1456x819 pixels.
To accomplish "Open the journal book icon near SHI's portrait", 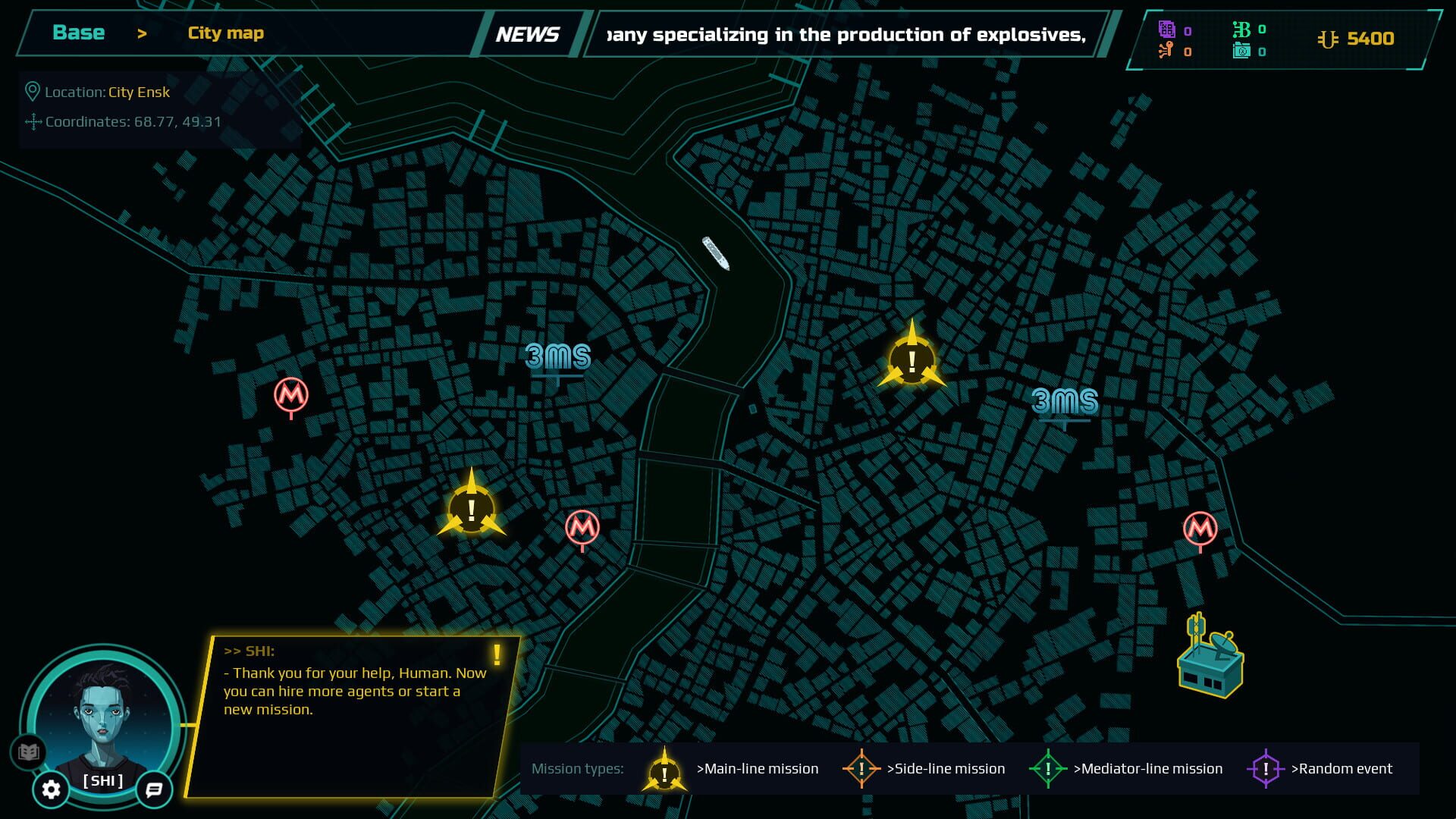I will (29, 751).
